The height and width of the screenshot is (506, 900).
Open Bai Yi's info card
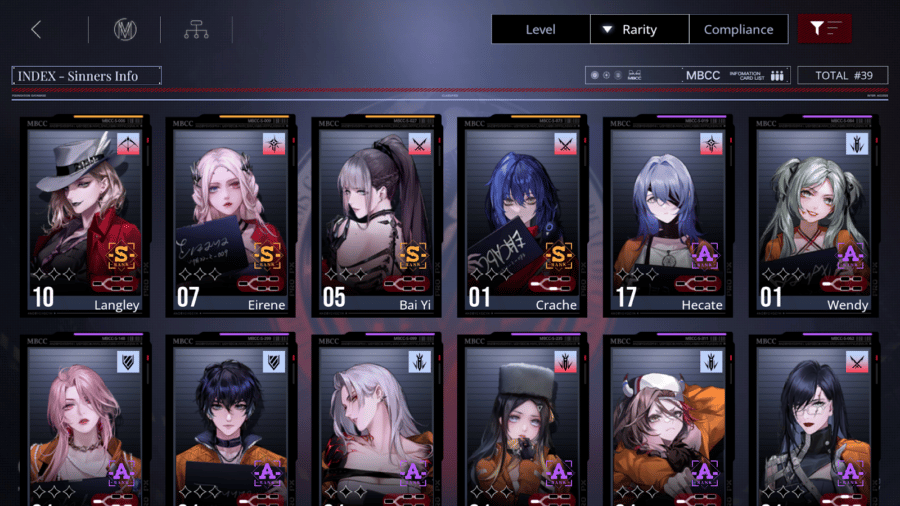[378, 215]
